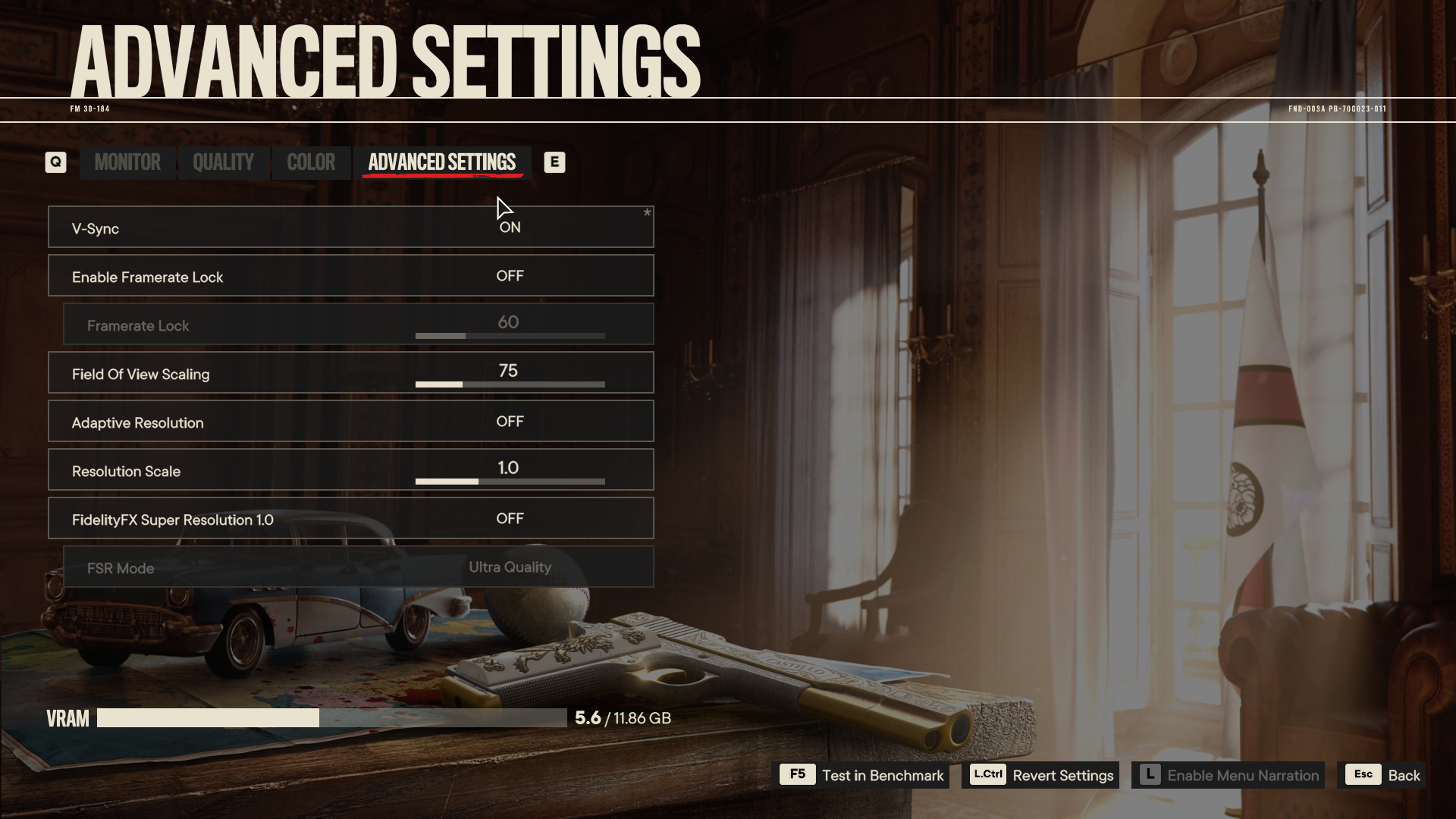Adjust the Resolution Scale slider
The width and height of the screenshot is (1456, 819).
510,482
